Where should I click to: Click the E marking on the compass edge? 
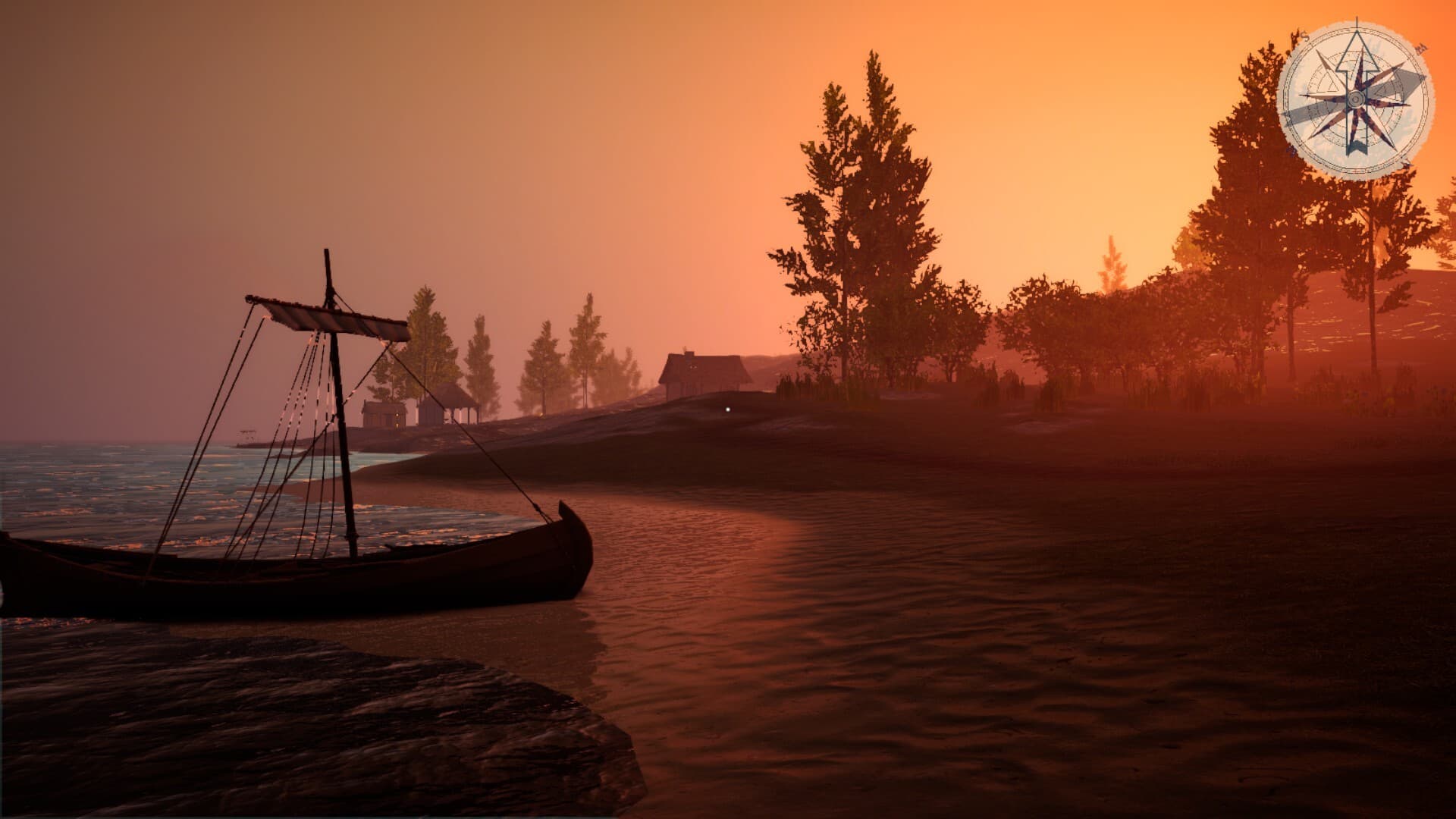(x=1420, y=48)
